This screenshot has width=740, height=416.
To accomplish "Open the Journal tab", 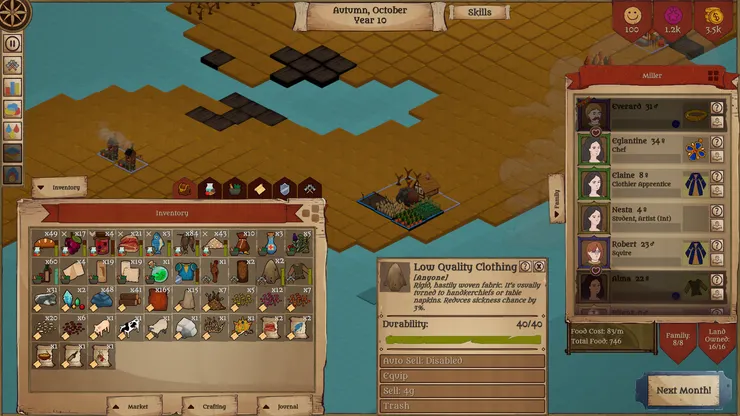I will point(283,406).
